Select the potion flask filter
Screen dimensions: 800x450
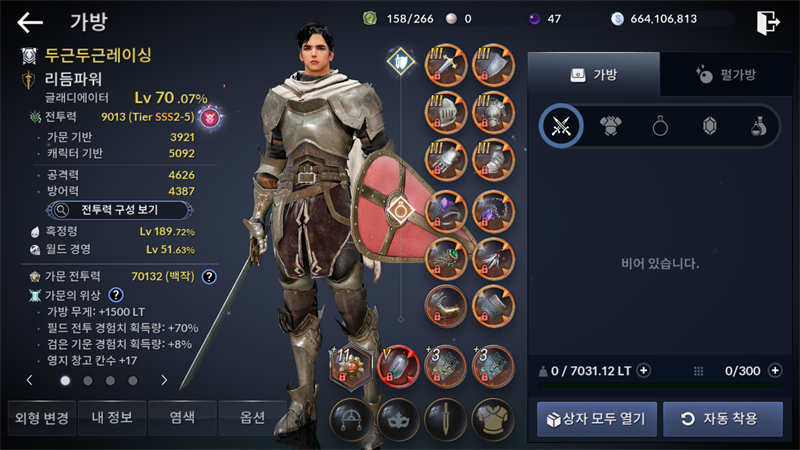(759, 126)
